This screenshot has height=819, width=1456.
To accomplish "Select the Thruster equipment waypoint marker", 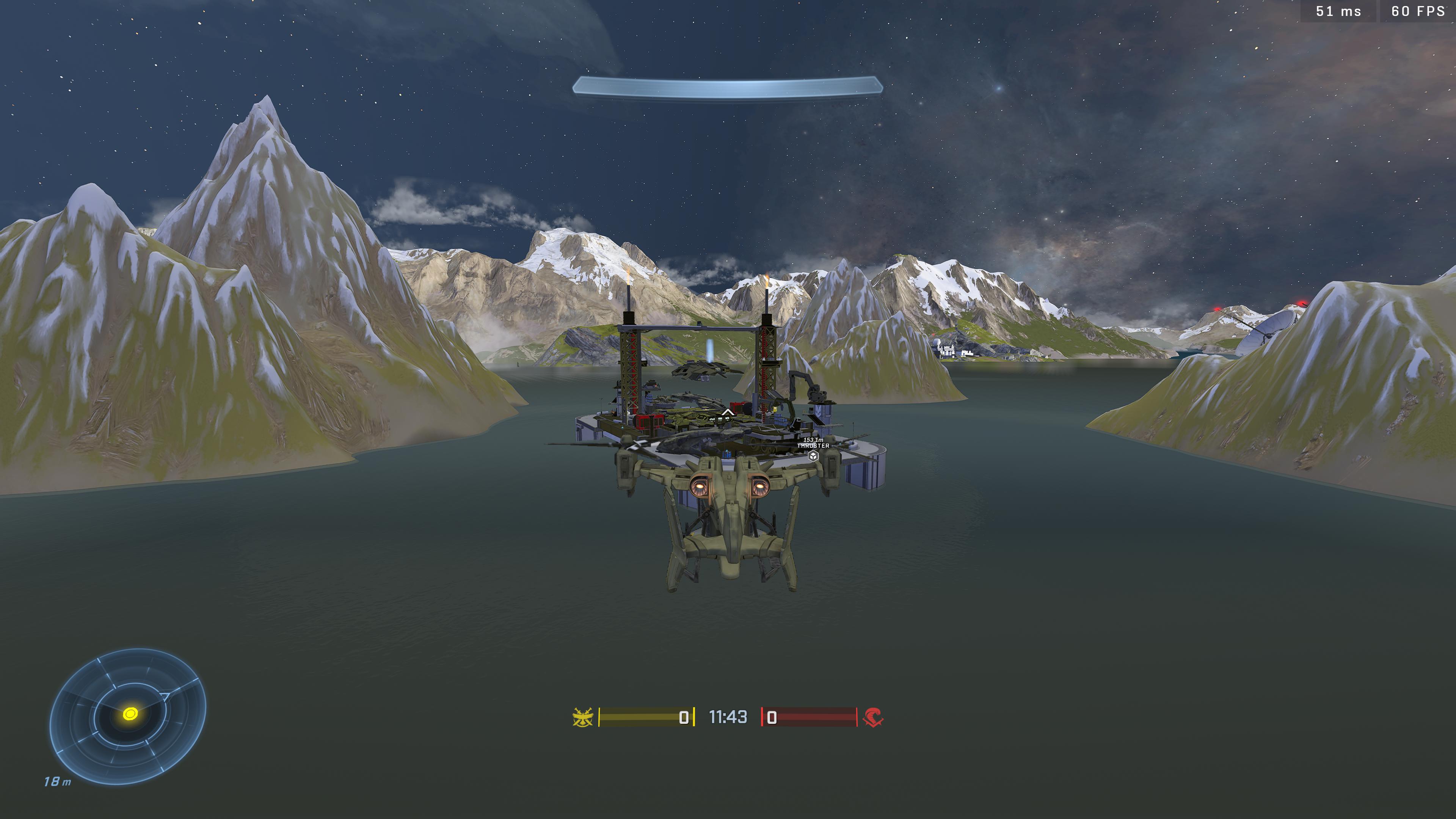I will [813, 455].
